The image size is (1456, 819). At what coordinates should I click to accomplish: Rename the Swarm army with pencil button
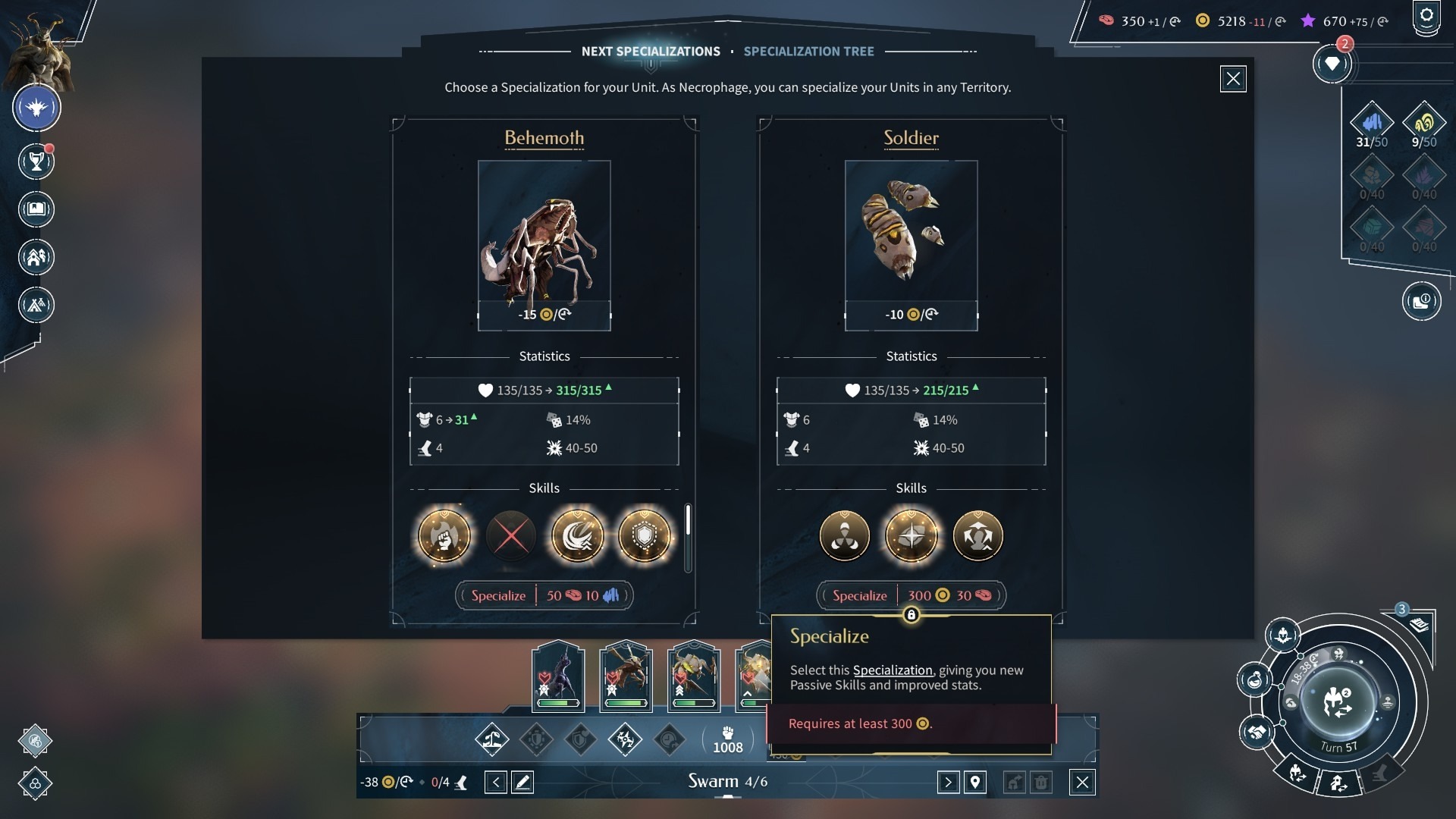pos(522,782)
